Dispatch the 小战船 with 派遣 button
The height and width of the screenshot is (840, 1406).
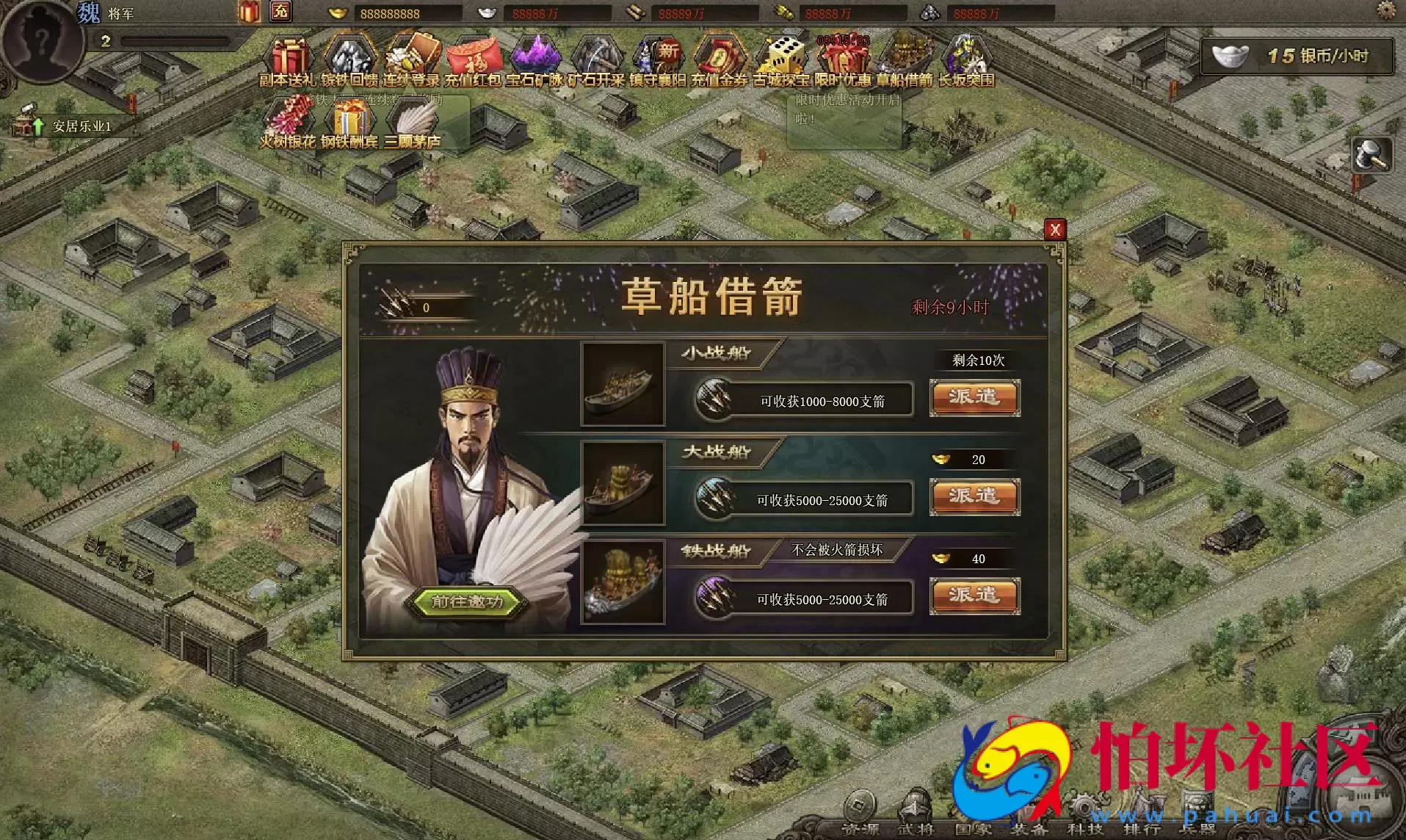pos(974,399)
